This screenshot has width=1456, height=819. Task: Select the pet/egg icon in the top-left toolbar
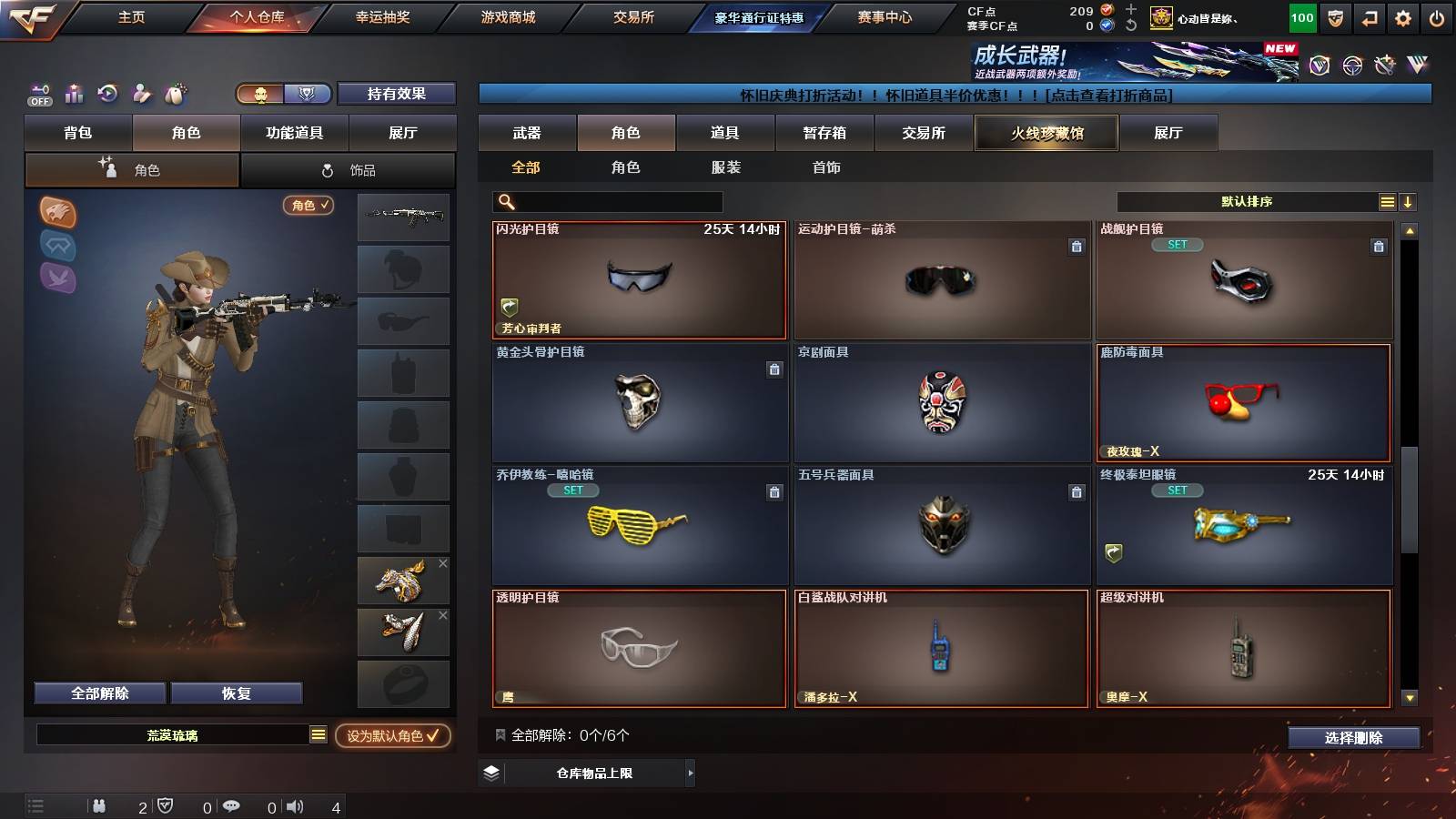click(x=176, y=94)
